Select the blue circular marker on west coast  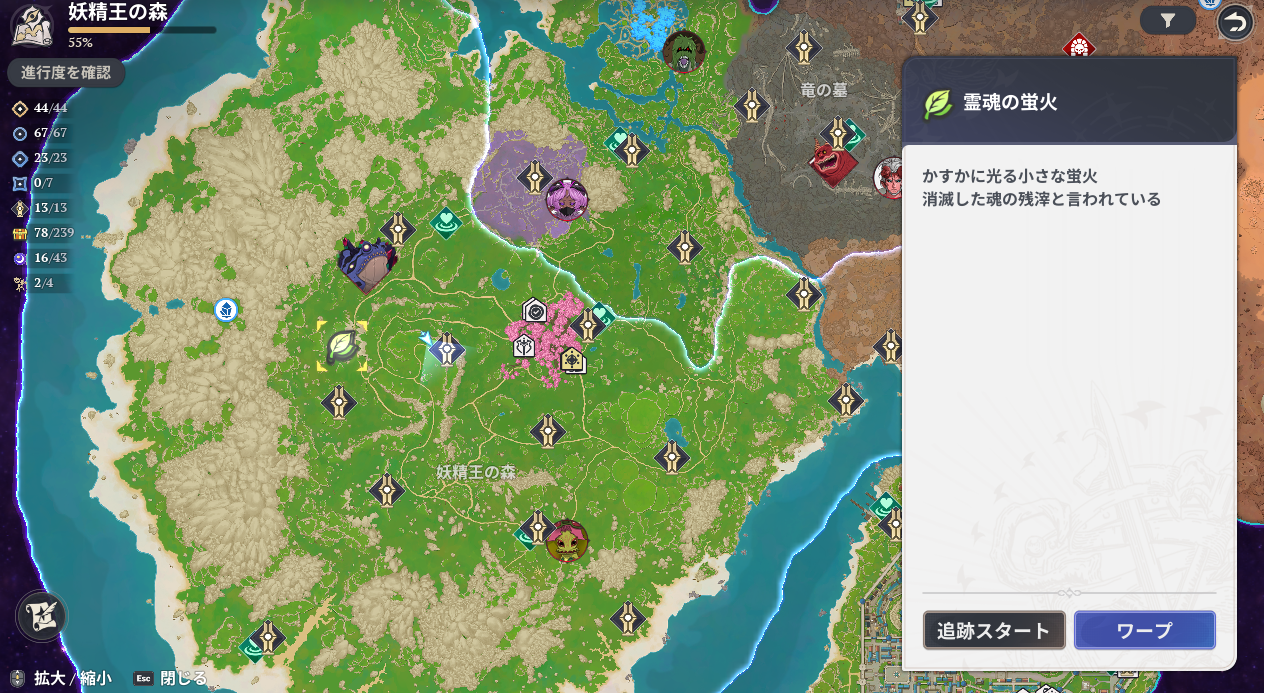pos(226,310)
